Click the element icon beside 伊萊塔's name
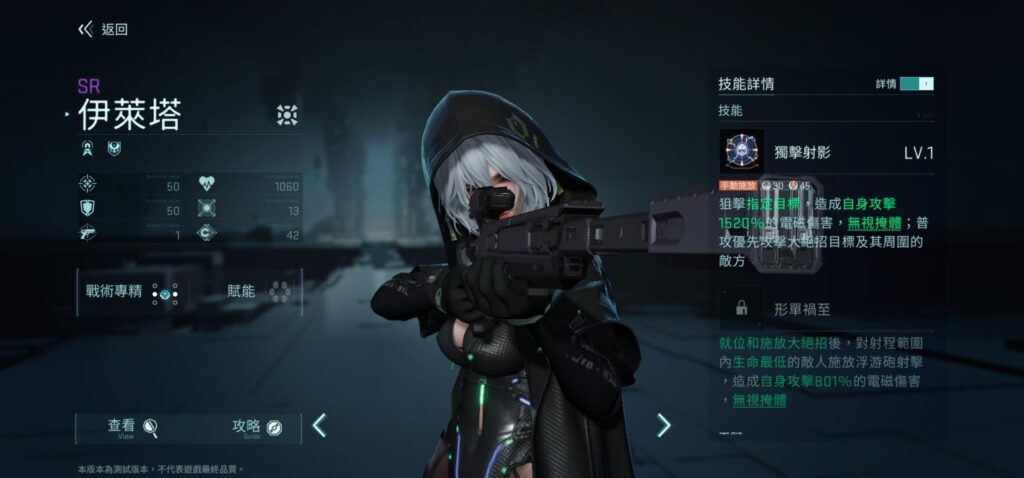The image size is (1024, 478). (x=287, y=115)
